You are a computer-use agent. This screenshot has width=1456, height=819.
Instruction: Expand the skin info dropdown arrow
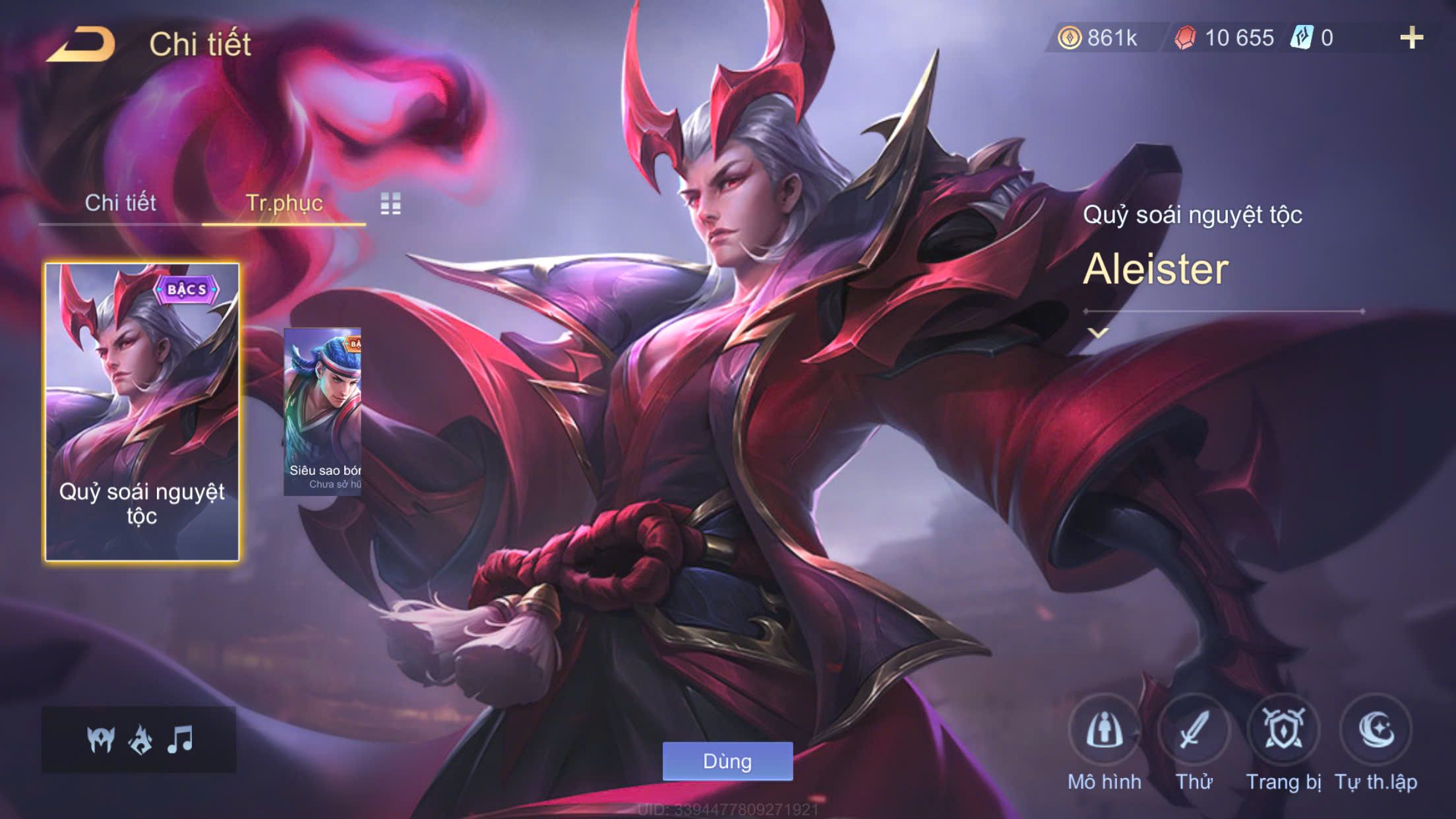click(1098, 333)
